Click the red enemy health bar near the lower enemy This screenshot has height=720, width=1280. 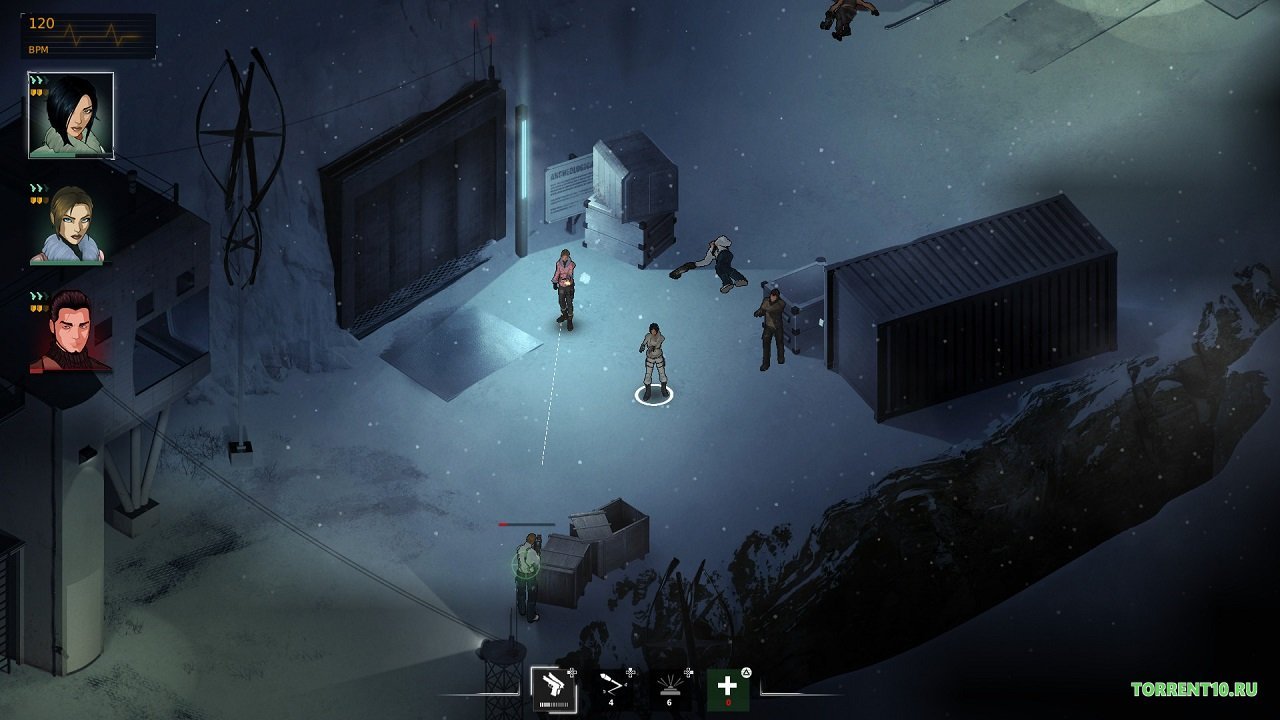click(512, 522)
